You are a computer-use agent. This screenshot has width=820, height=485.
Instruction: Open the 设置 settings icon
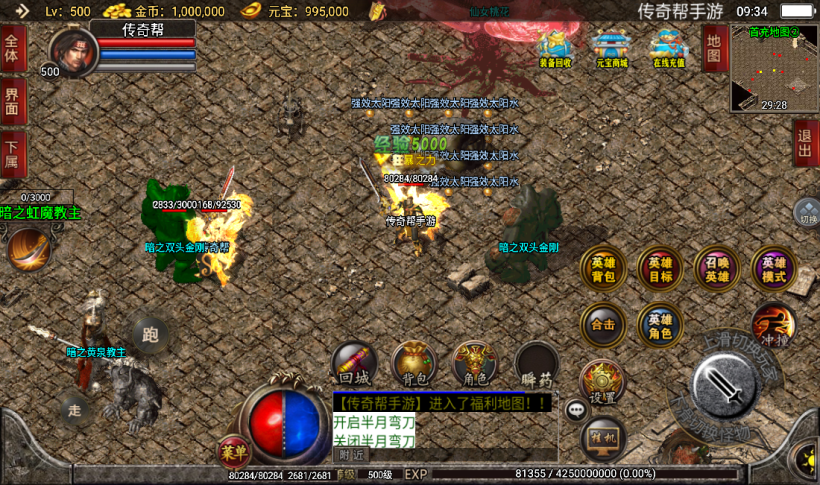(602, 383)
